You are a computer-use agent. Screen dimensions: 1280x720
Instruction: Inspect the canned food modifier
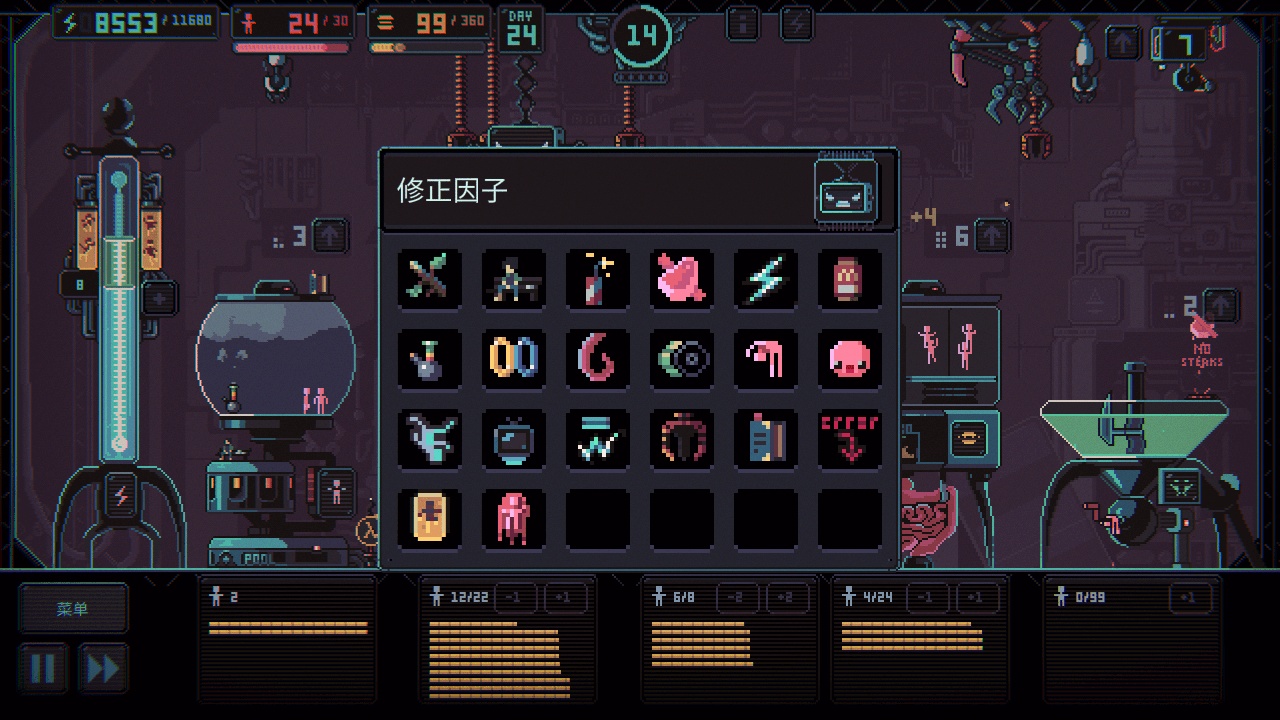point(849,280)
